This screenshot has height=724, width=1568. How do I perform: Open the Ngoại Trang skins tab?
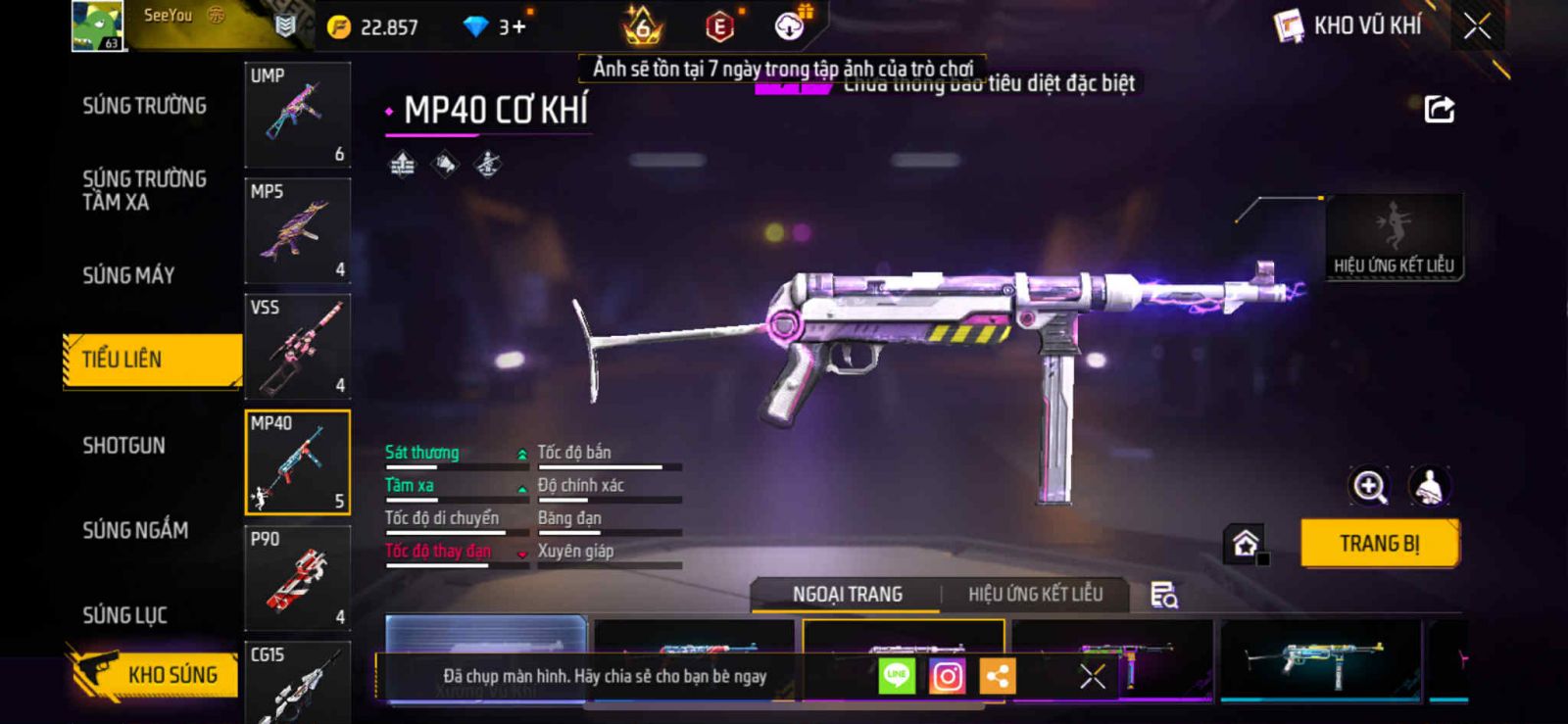pyautogui.click(x=847, y=595)
